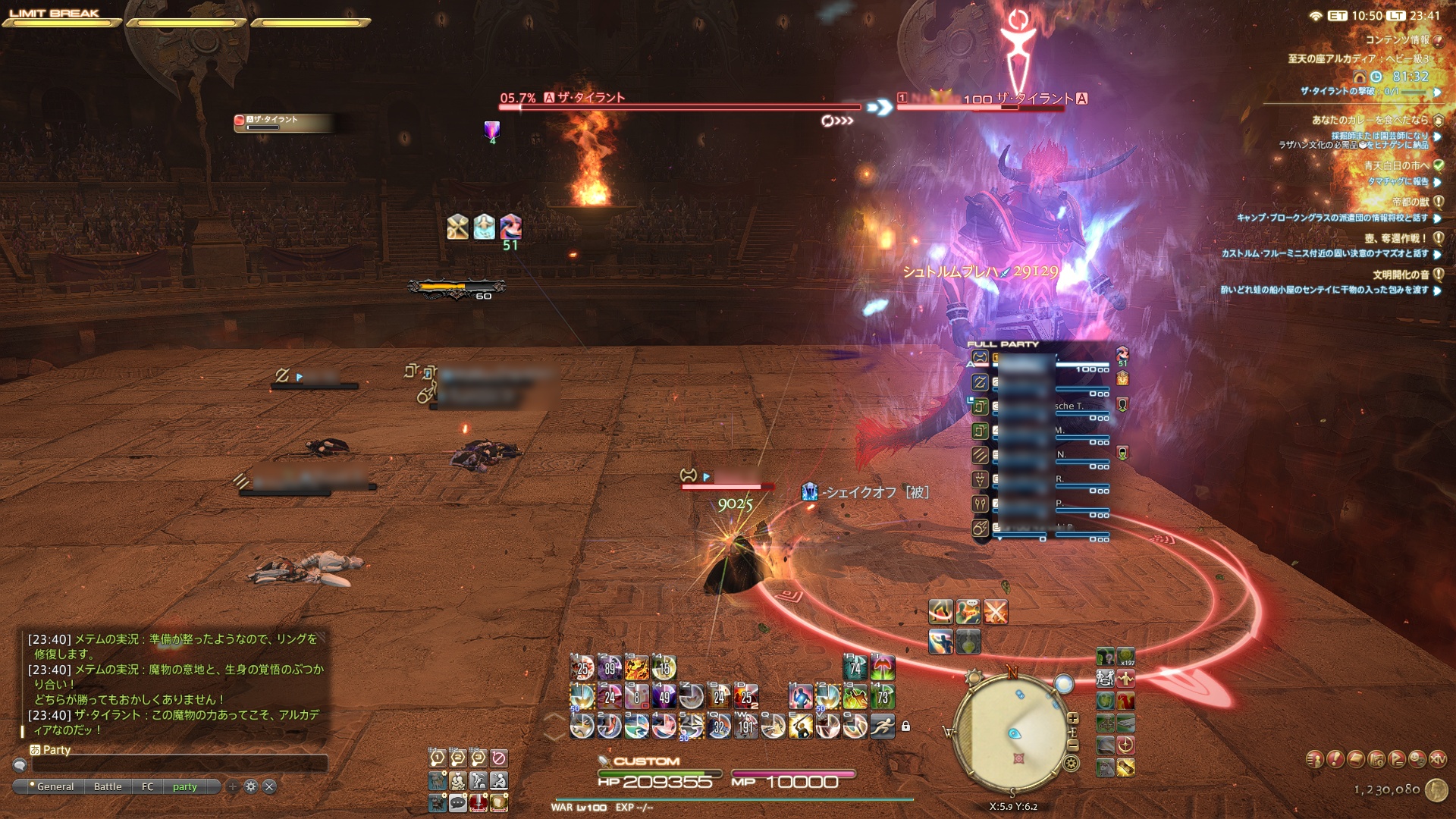Viewport: 1456px width, 819px height.
Task: Activate the crossed swords action icon
Action: [x=996, y=611]
